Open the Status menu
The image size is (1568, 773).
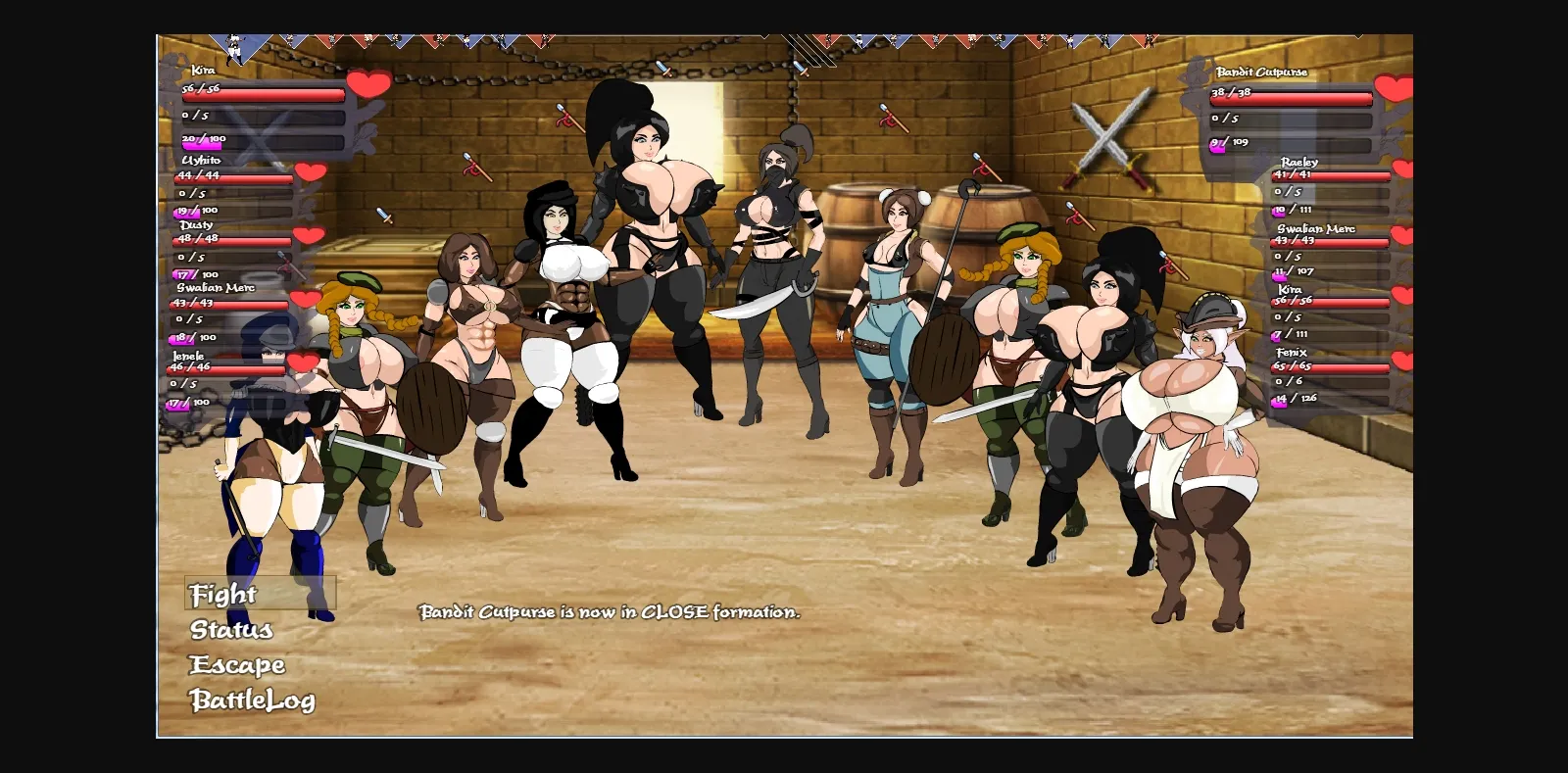pos(232,630)
